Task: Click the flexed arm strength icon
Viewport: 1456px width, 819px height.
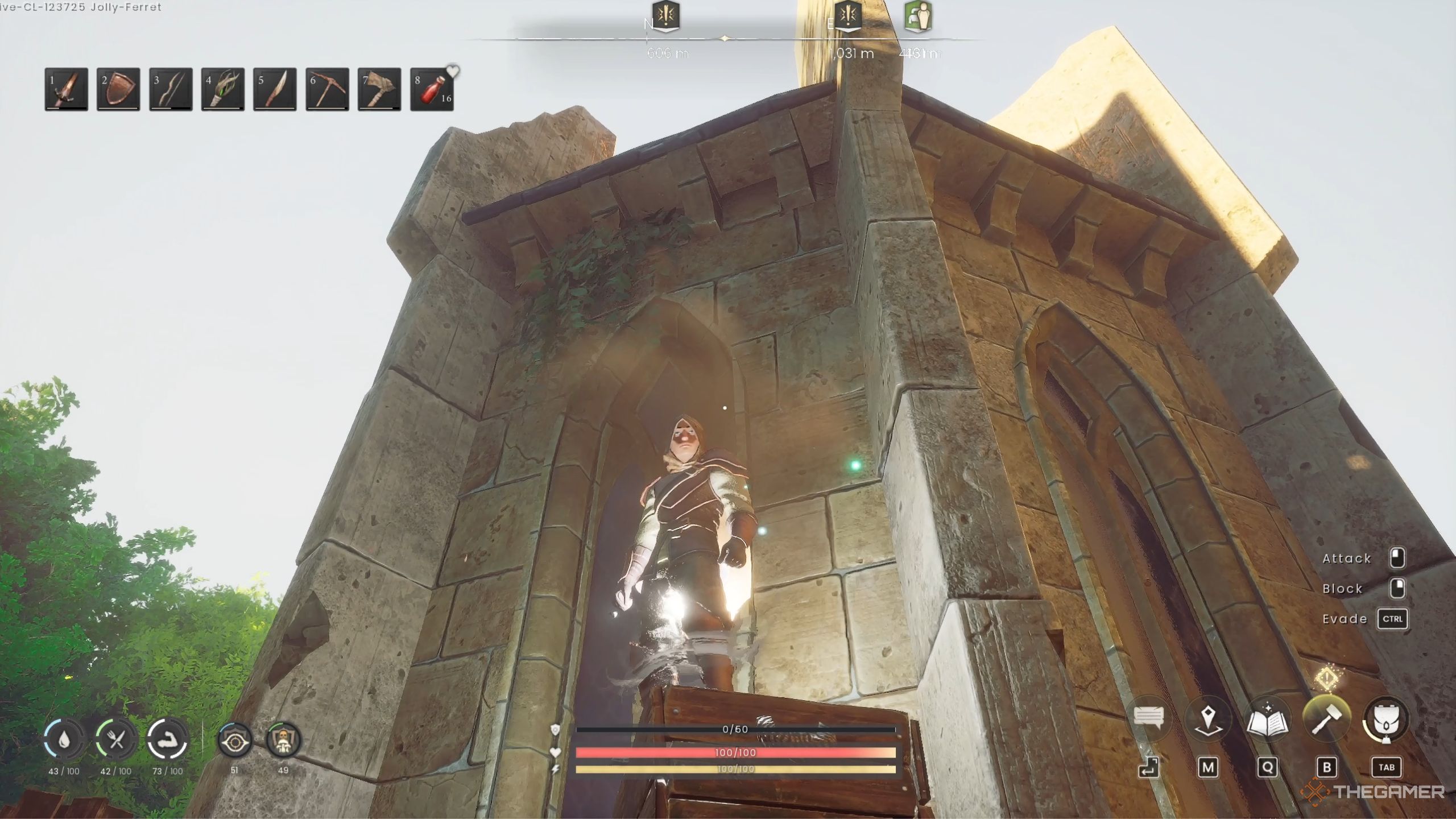Action: click(x=168, y=739)
